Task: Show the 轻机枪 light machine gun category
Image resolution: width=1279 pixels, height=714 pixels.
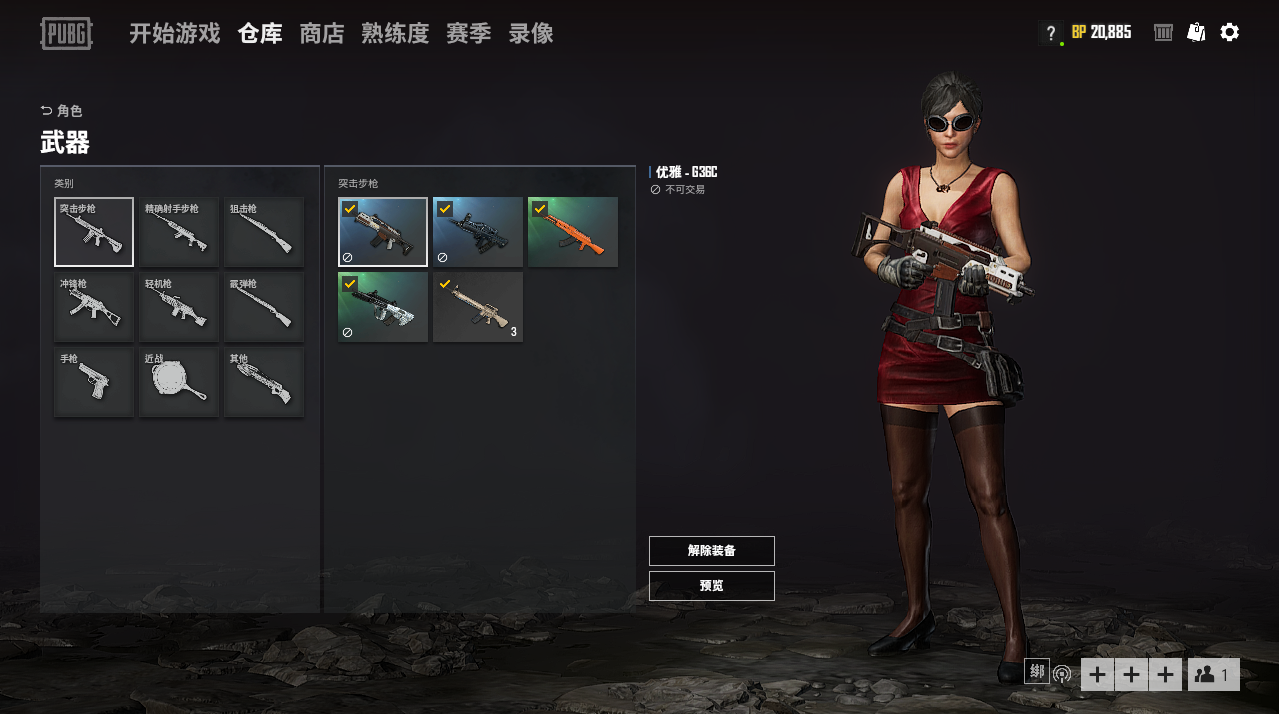Action: tap(179, 307)
